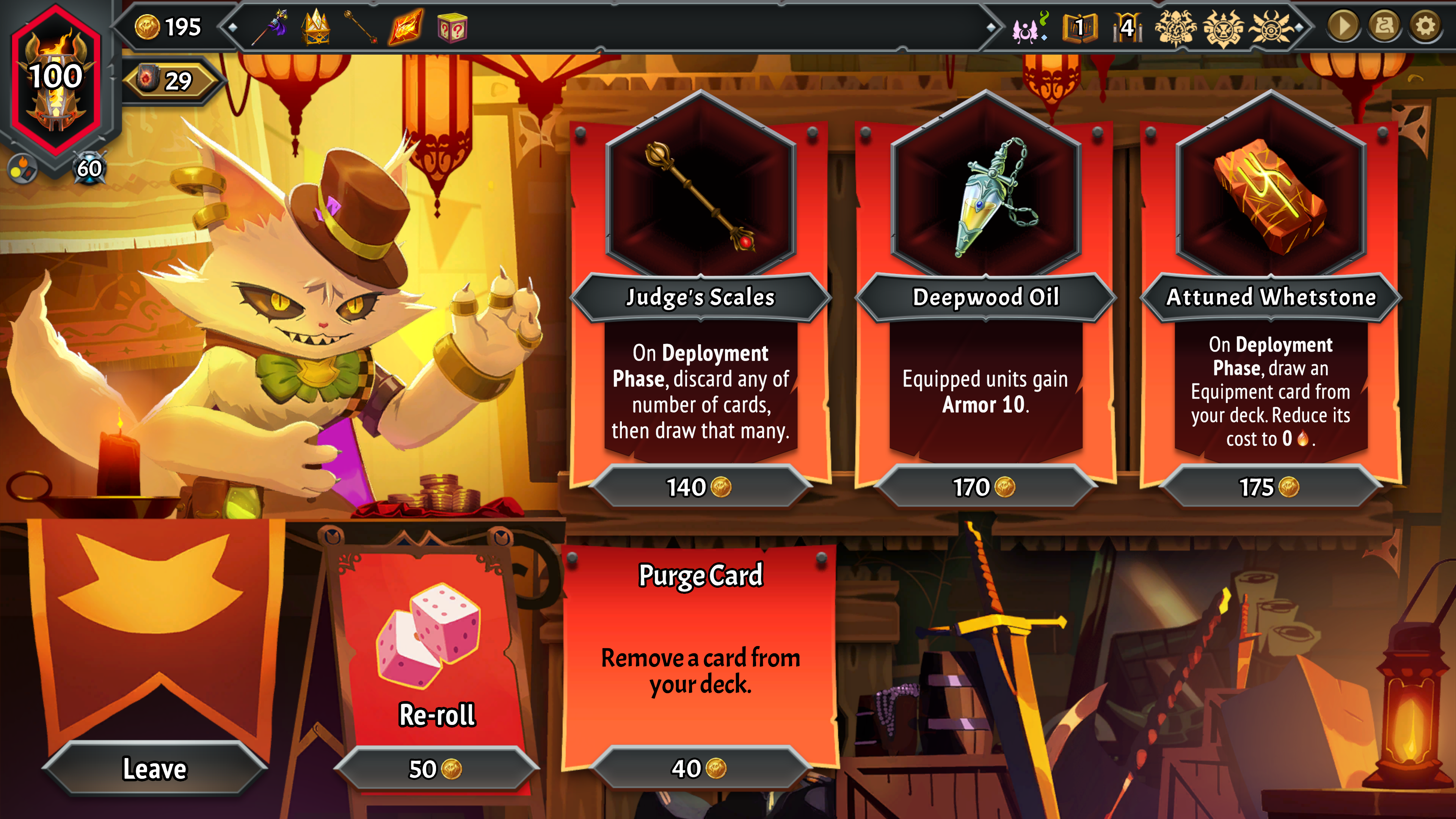Leave the merchant shop

tap(154, 769)
